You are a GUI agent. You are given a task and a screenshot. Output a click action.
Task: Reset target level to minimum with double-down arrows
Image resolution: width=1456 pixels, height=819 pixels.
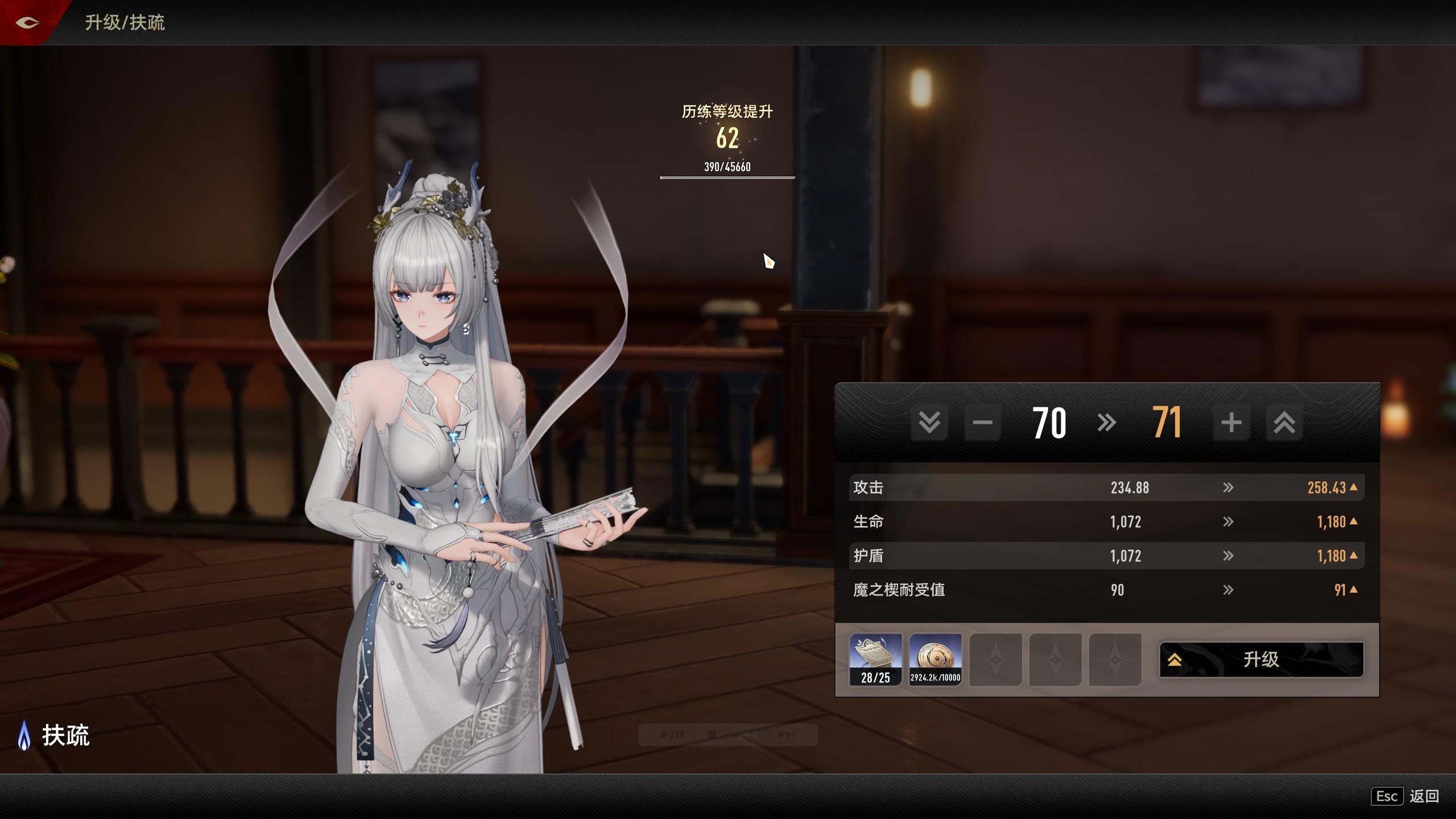929,423
